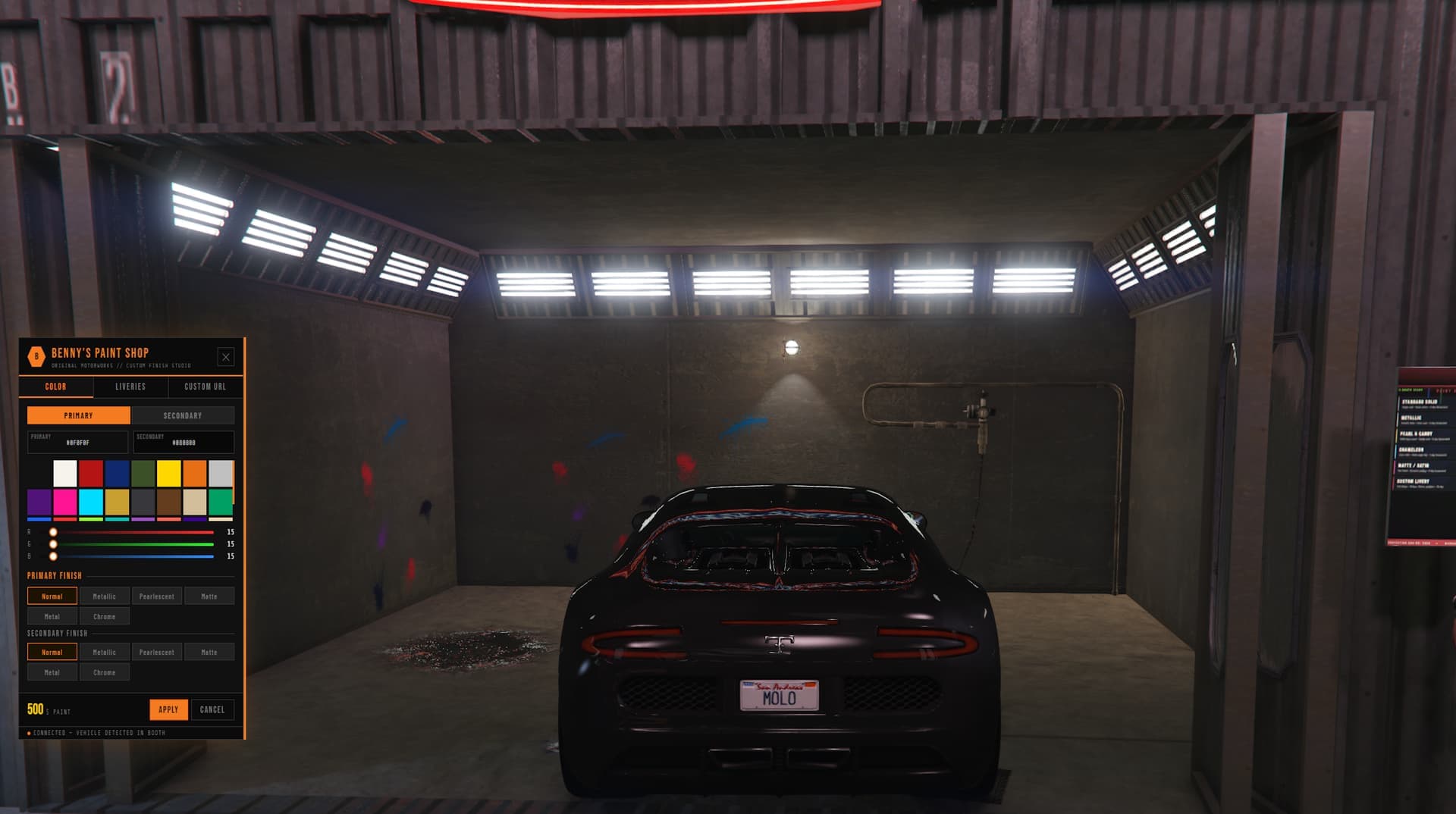Pick the magenta color swatch

(65, 502)
